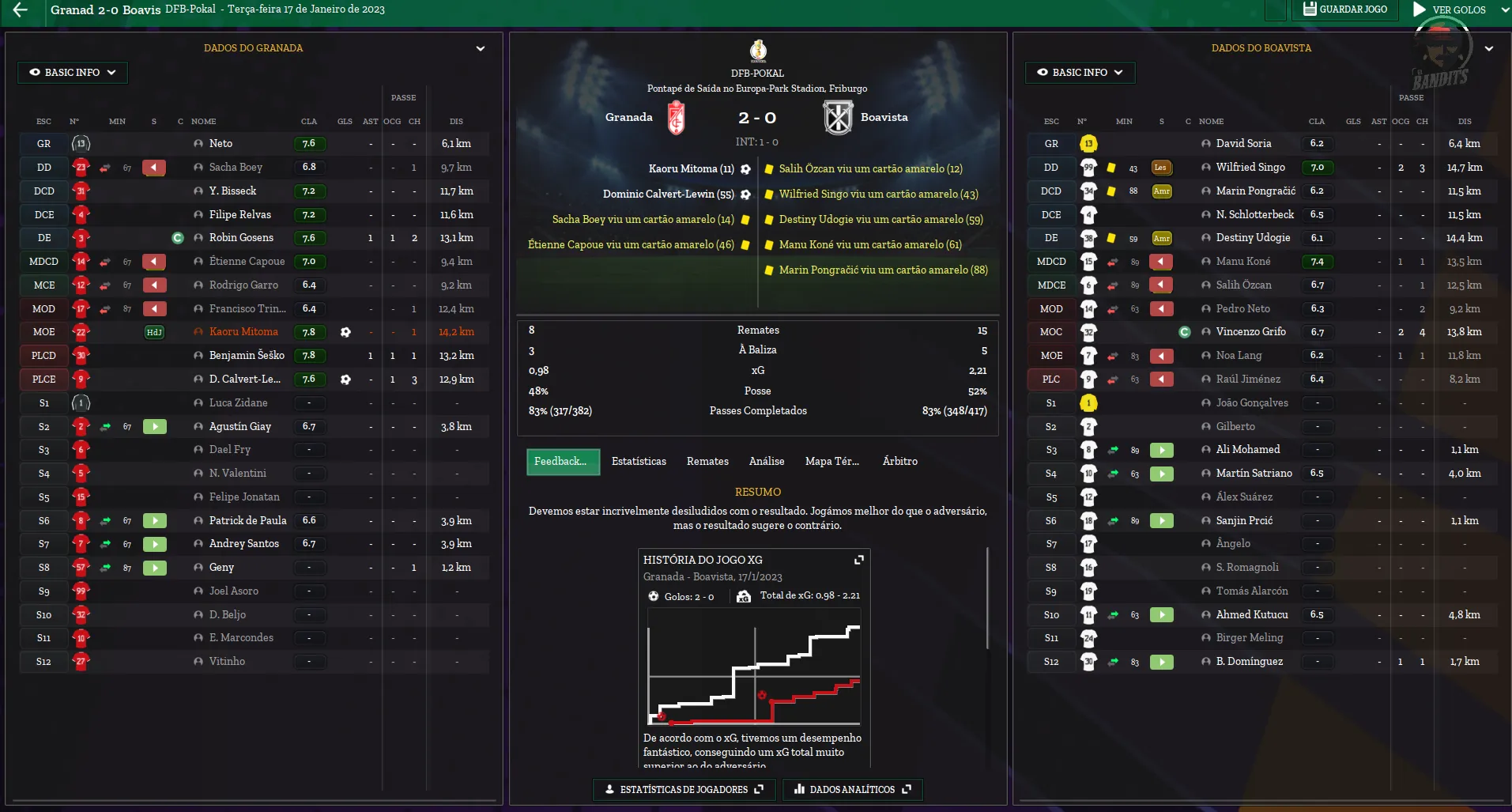This screenshot has height=812, width=1512.
Task: Show the Mapa Térmico tab
Action: pyautogui.click(x=831, y=461)
